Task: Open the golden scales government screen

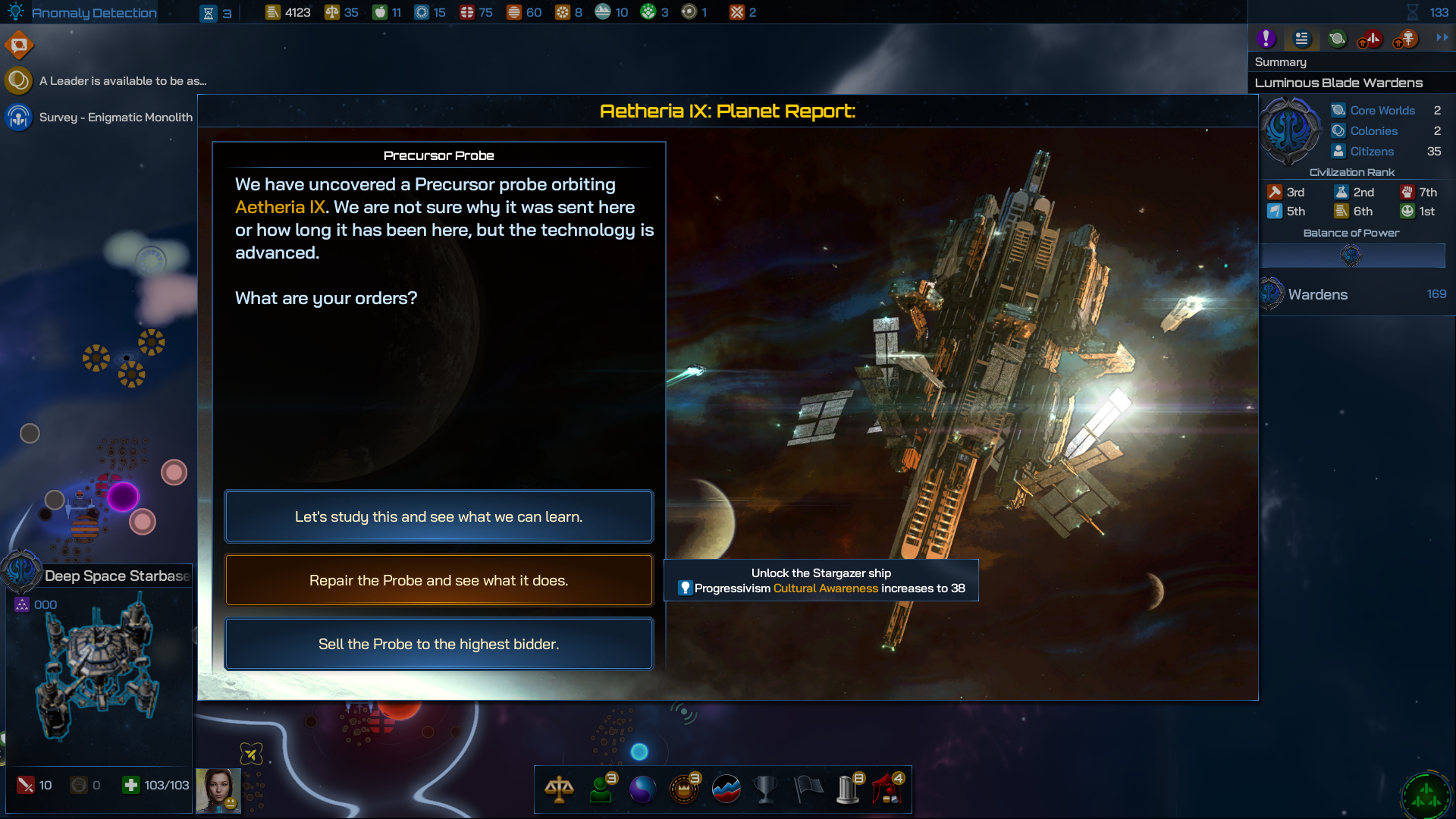Action: pos(559,789)
